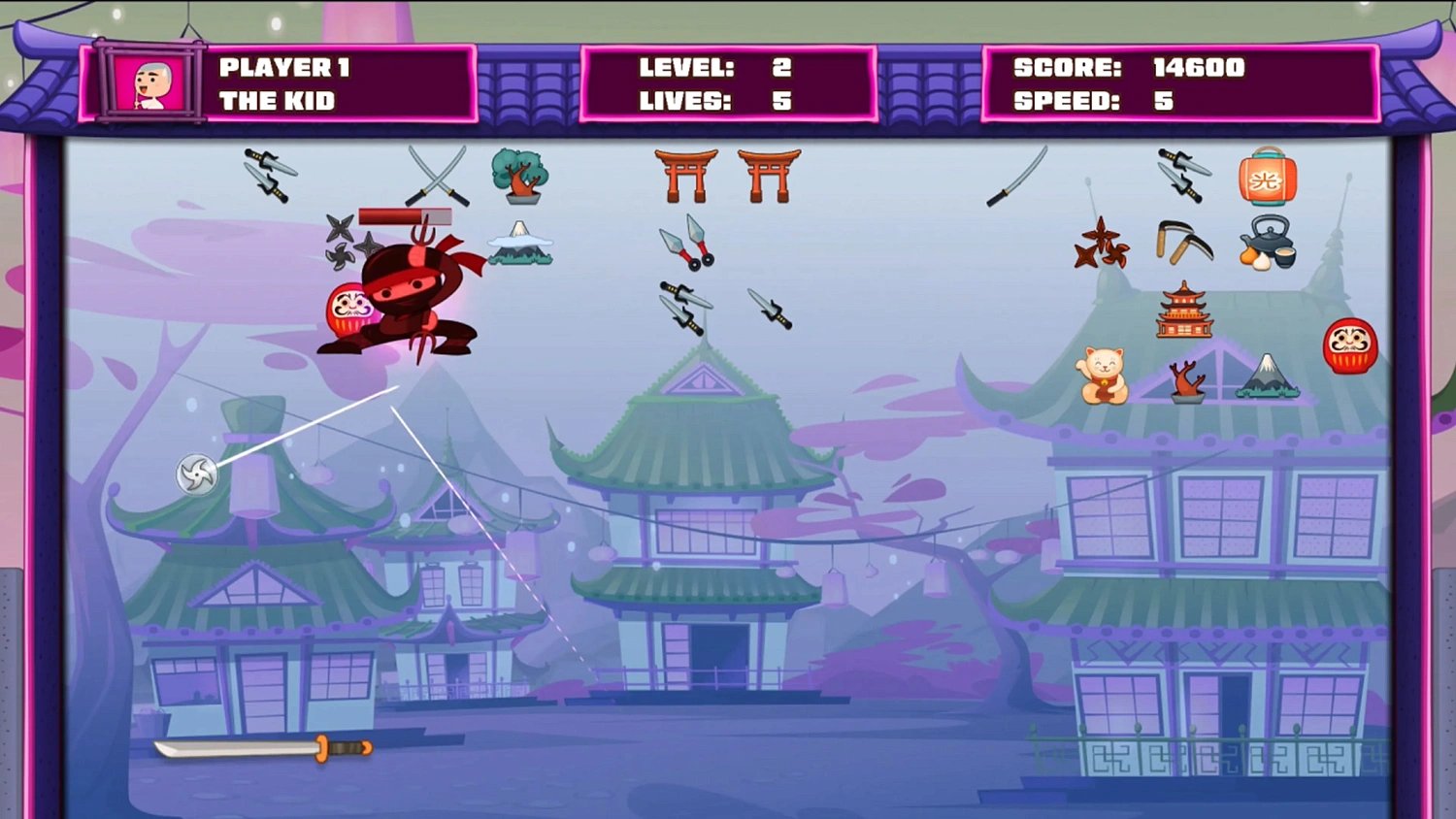Select the katana paddle at the bottom
1456x819 pixels.
[262, 746]
